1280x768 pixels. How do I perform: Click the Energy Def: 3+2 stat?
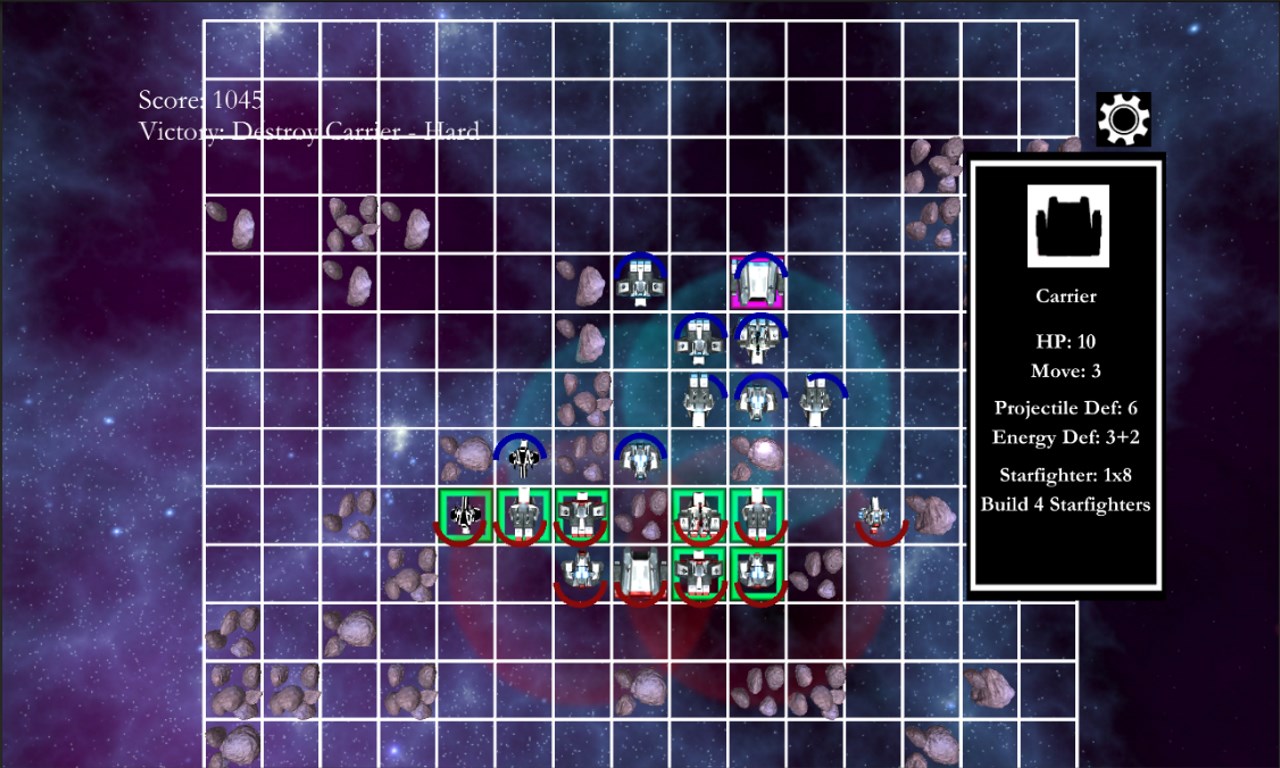pos(1067,437)
